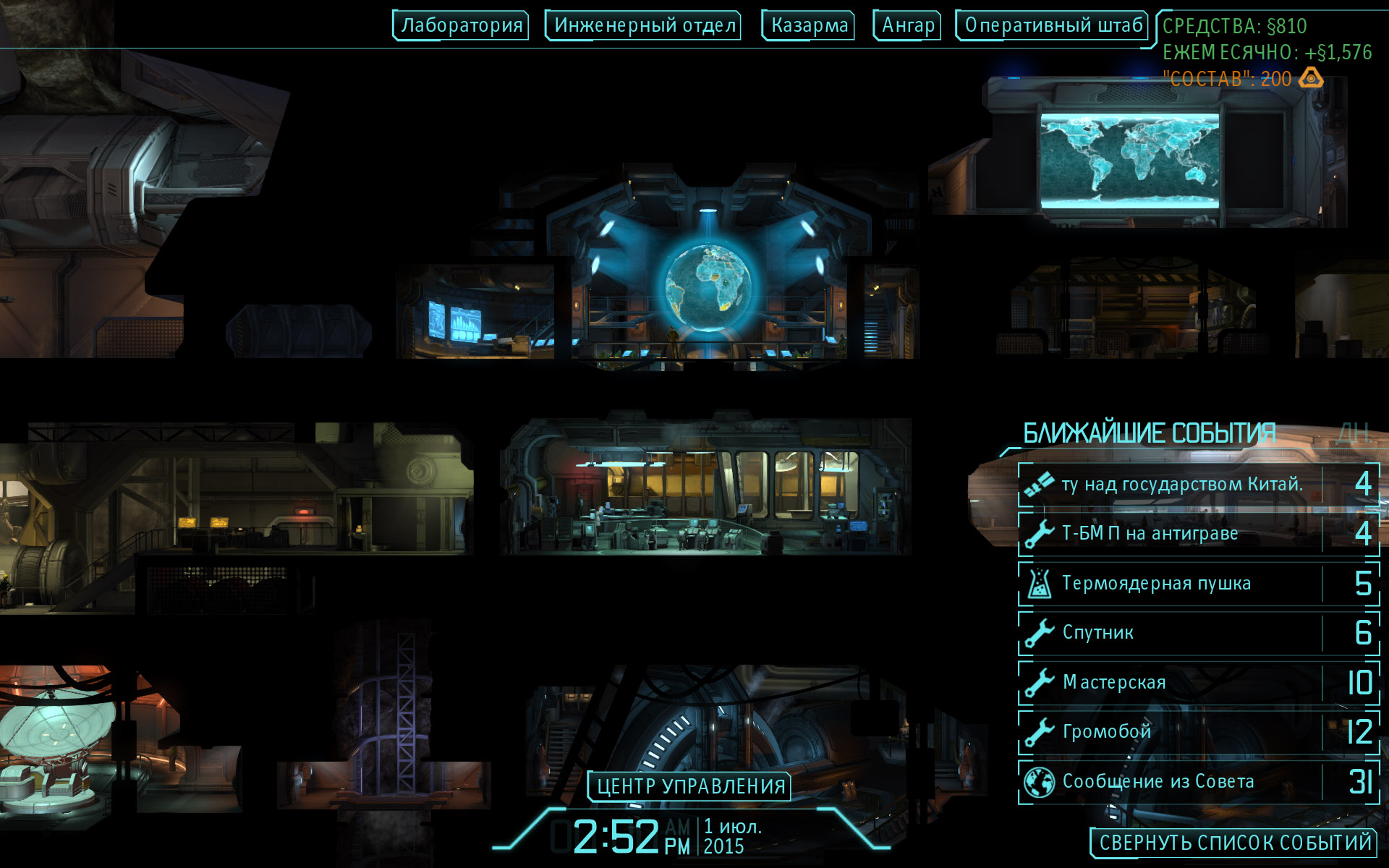Image resolution: width=1389 pixels, height=868 pixels.
Task: Click the Центр управления button
Action: click(x=690, y=786)
